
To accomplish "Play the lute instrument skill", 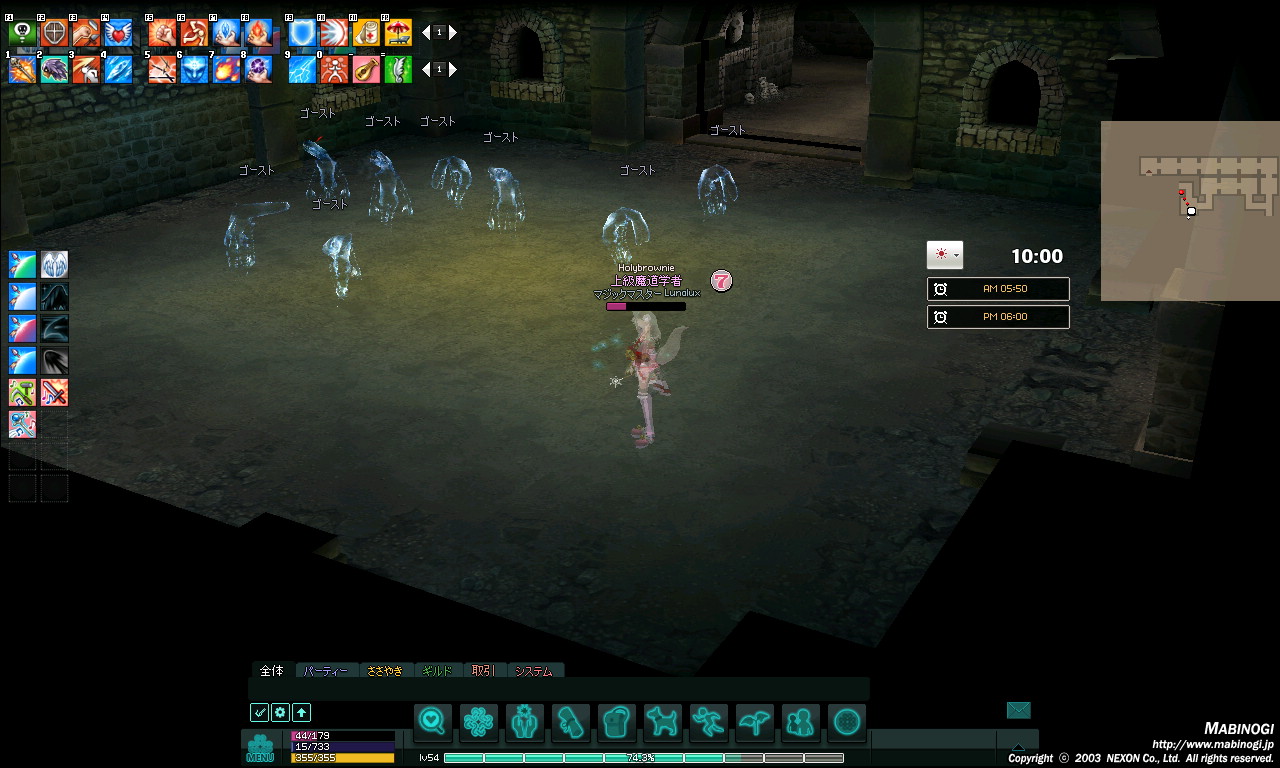I will (366, 69).
